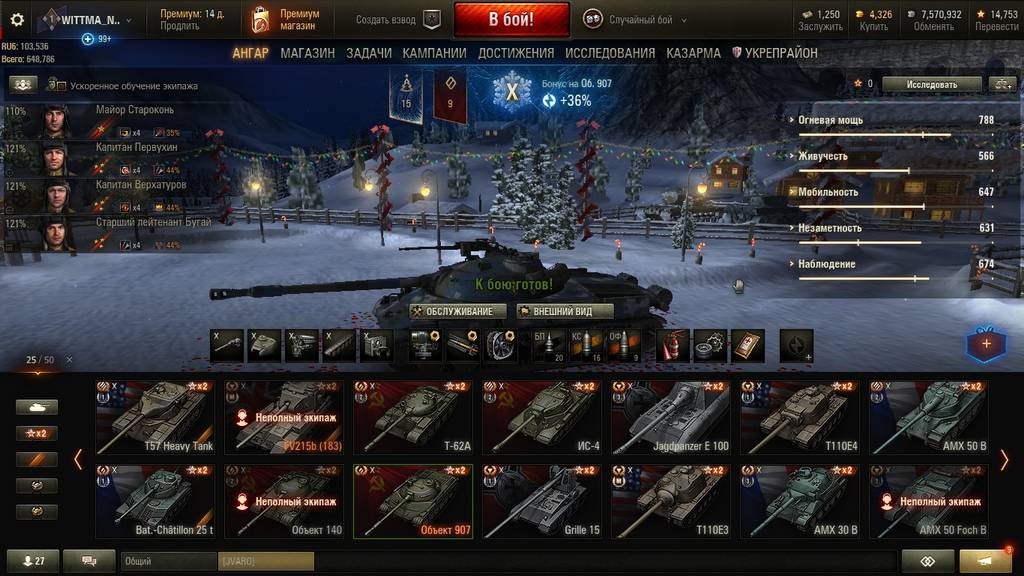Select the T57 Heavy Tank in carousel

[x=155, y=417]
